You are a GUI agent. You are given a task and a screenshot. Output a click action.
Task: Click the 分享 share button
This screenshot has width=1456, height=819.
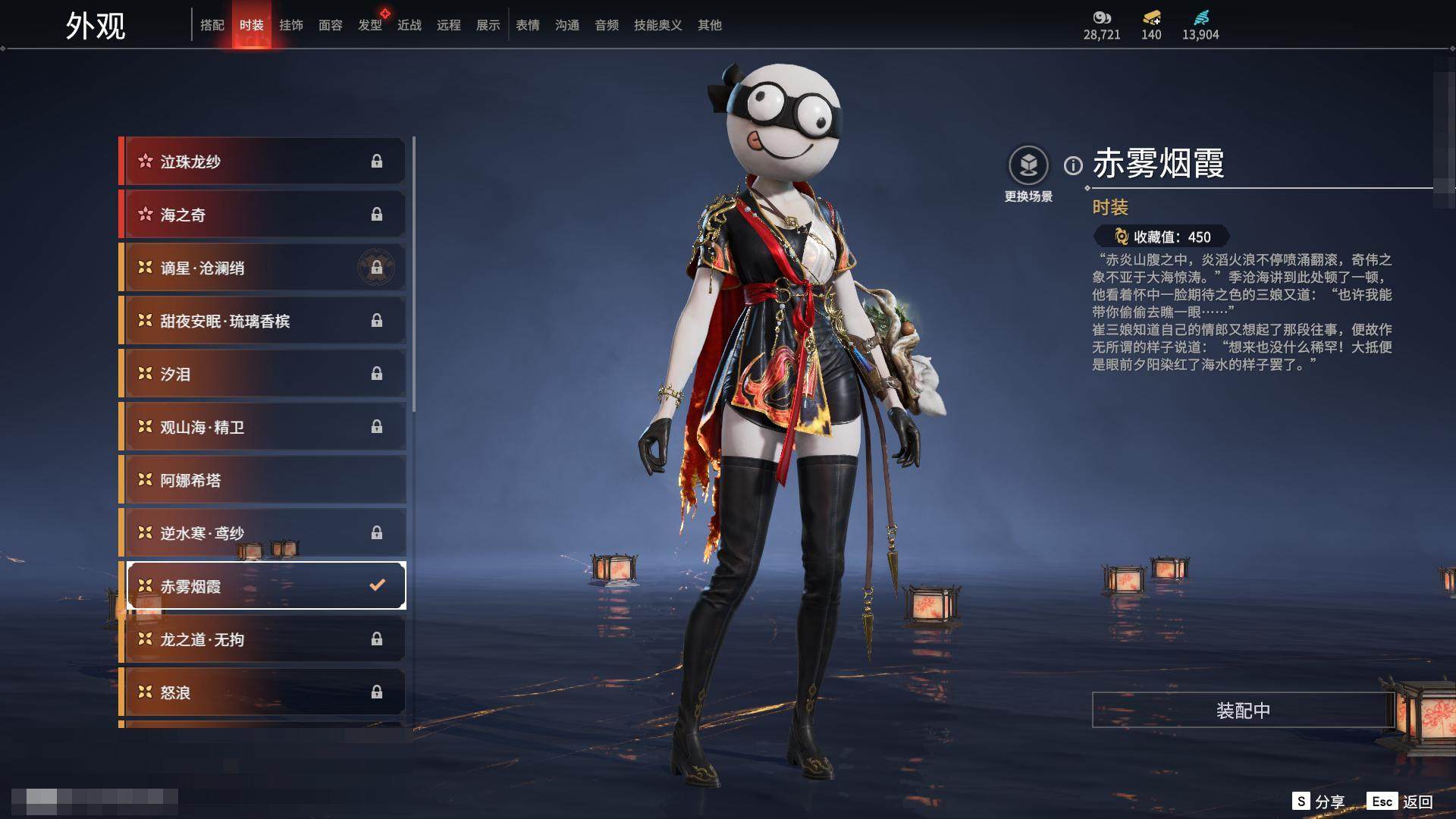tap(1319, 802)
